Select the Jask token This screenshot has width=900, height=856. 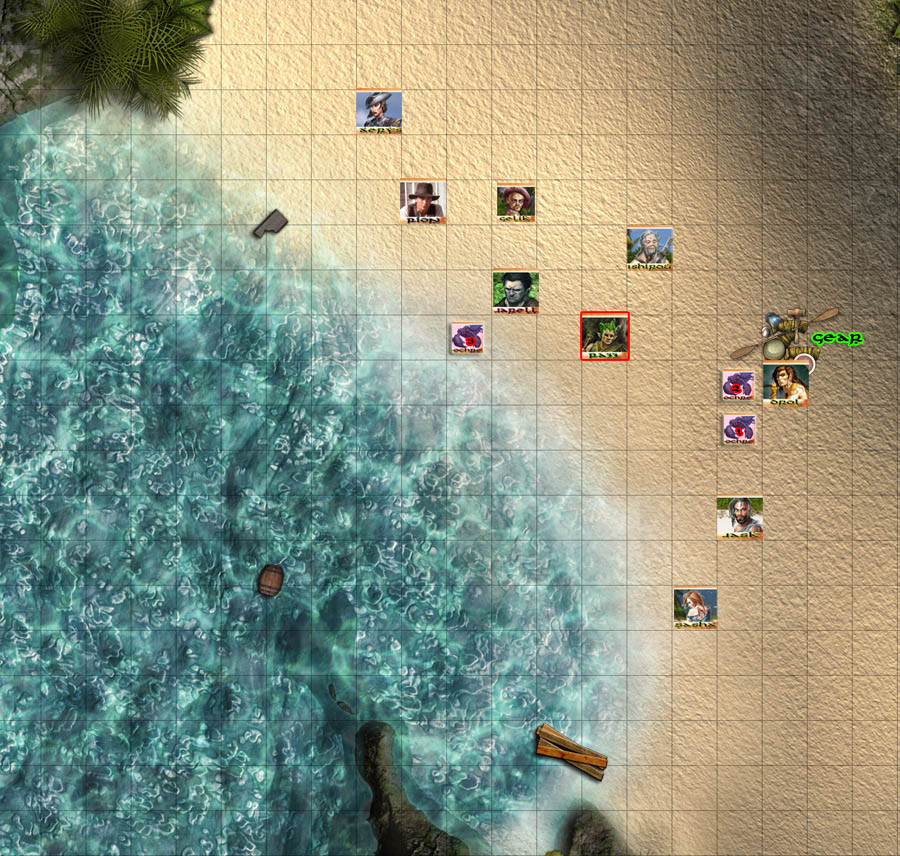[740, 518]
